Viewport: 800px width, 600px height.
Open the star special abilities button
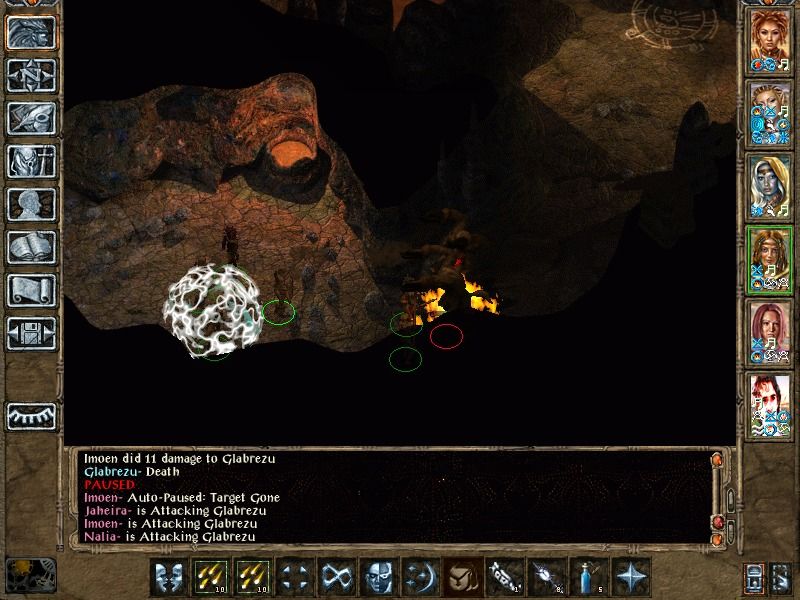pos(630,577)
